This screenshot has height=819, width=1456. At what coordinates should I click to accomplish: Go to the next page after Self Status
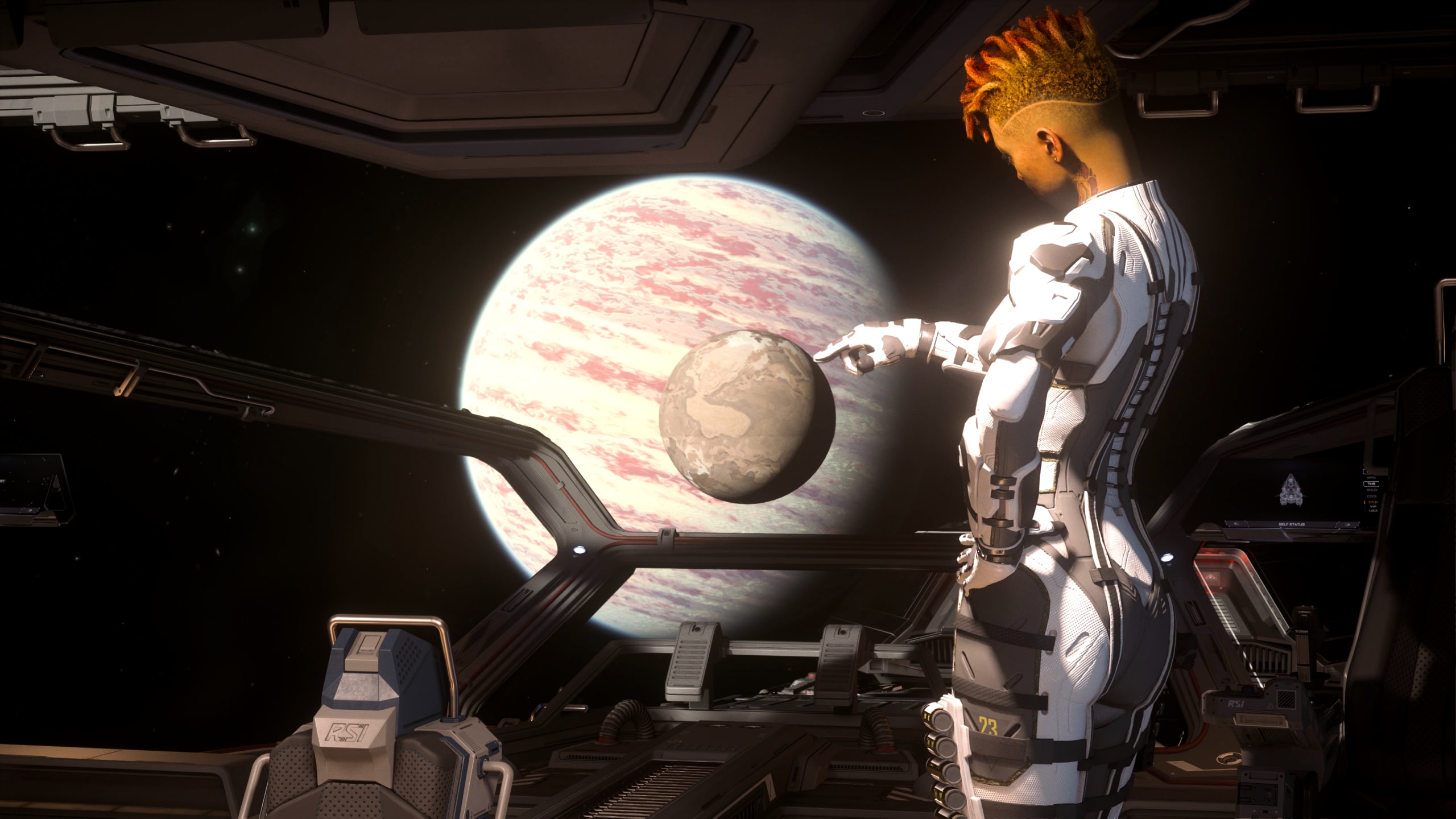click(x=1348, y=524)
